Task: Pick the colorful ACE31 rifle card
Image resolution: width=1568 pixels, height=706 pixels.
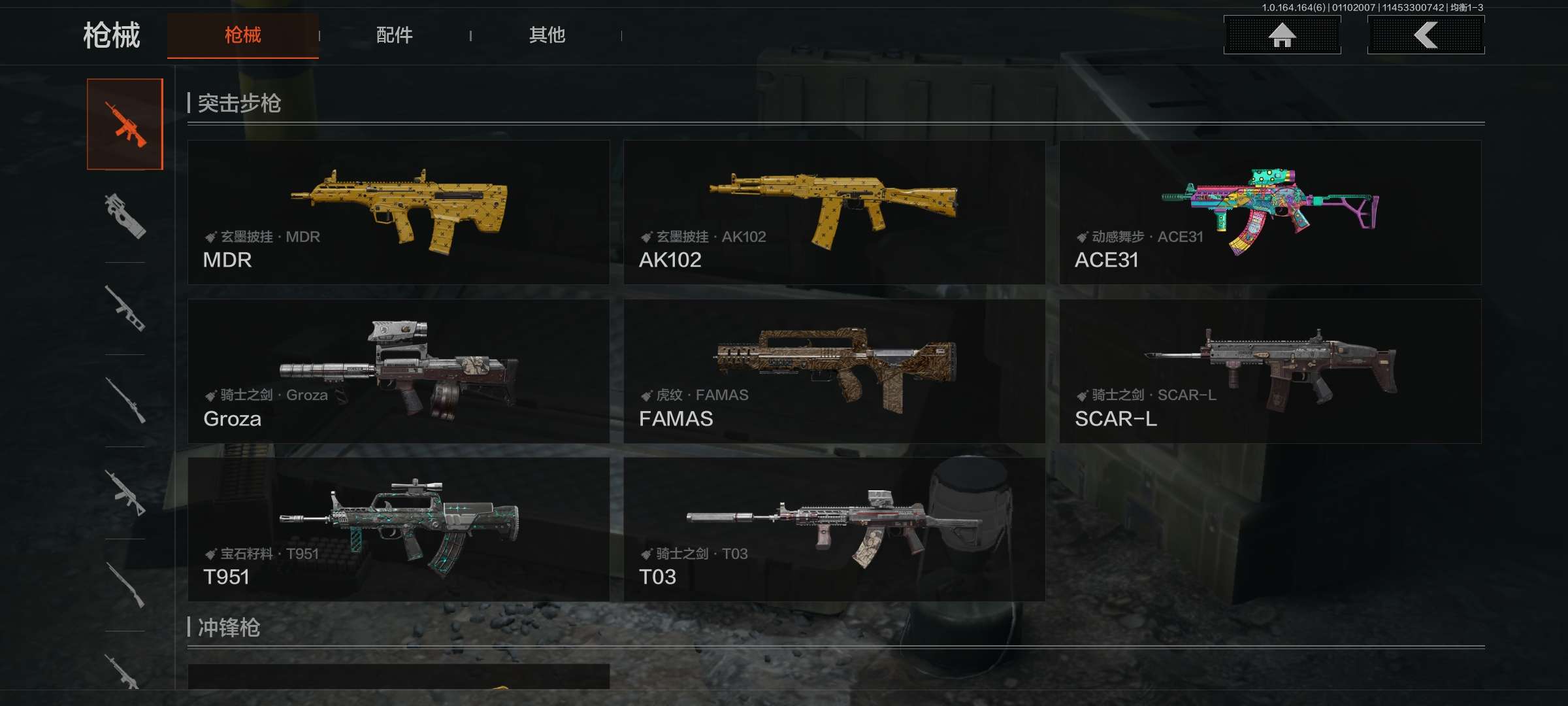Action: [x=1270, y=212]
